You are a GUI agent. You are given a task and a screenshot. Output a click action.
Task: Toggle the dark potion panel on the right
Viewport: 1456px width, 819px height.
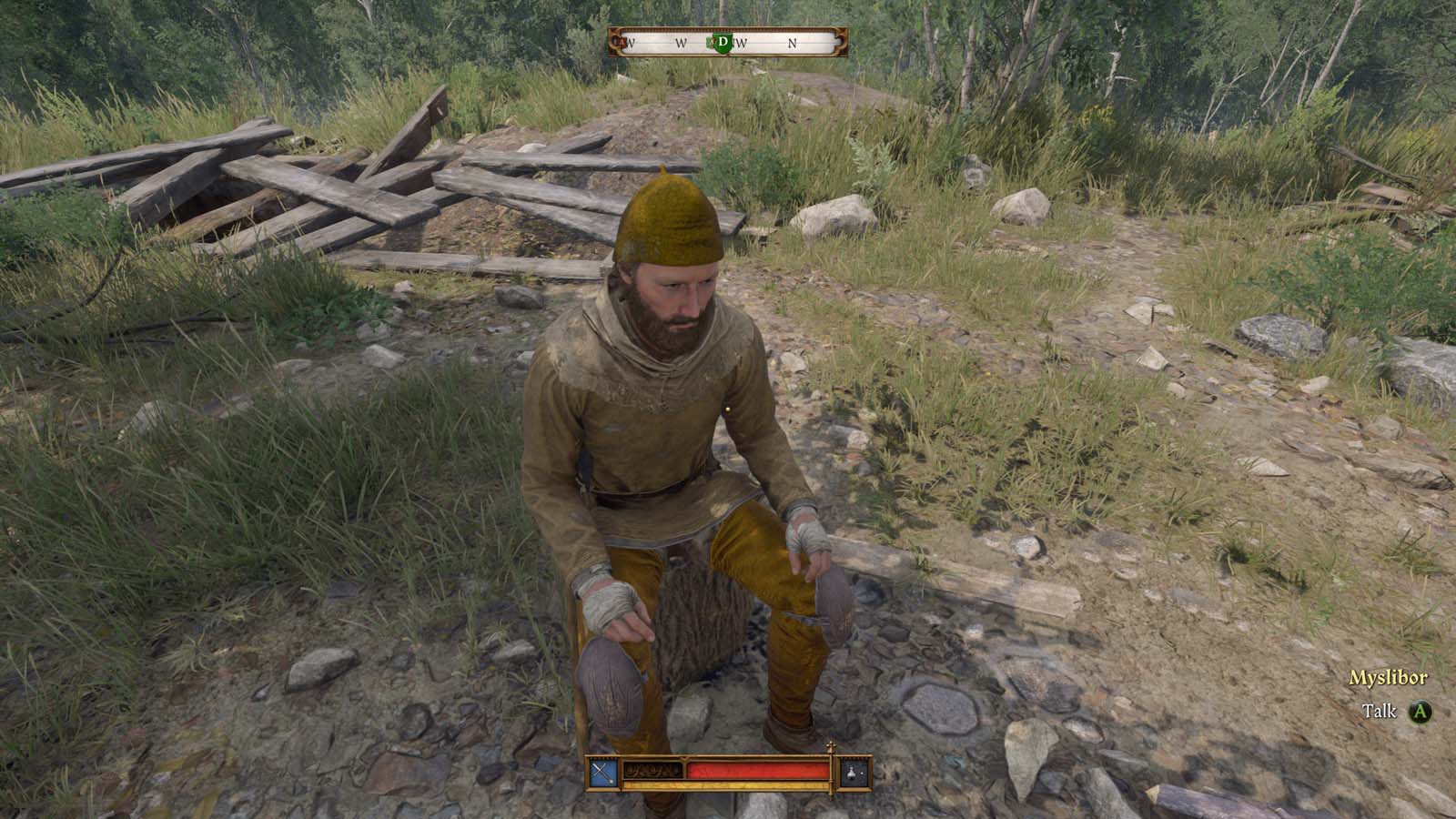[x=852, y=772]
